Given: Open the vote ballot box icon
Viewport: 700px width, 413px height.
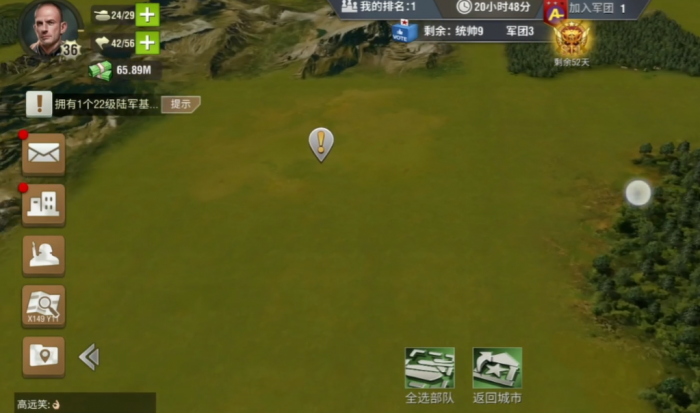Looking at the screenshot, I should [404, 31].
